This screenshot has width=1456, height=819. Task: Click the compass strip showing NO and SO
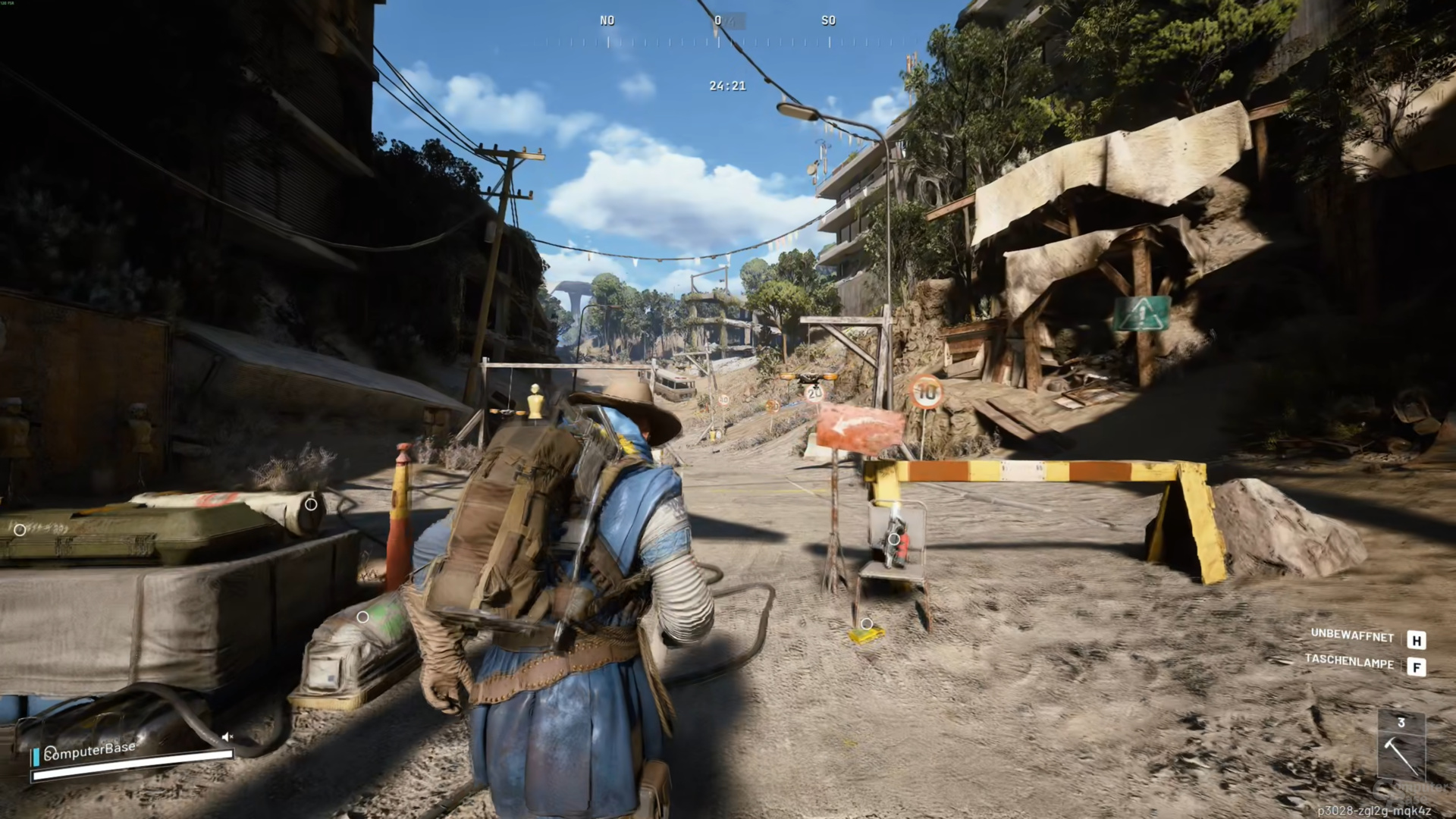point(717,33)
